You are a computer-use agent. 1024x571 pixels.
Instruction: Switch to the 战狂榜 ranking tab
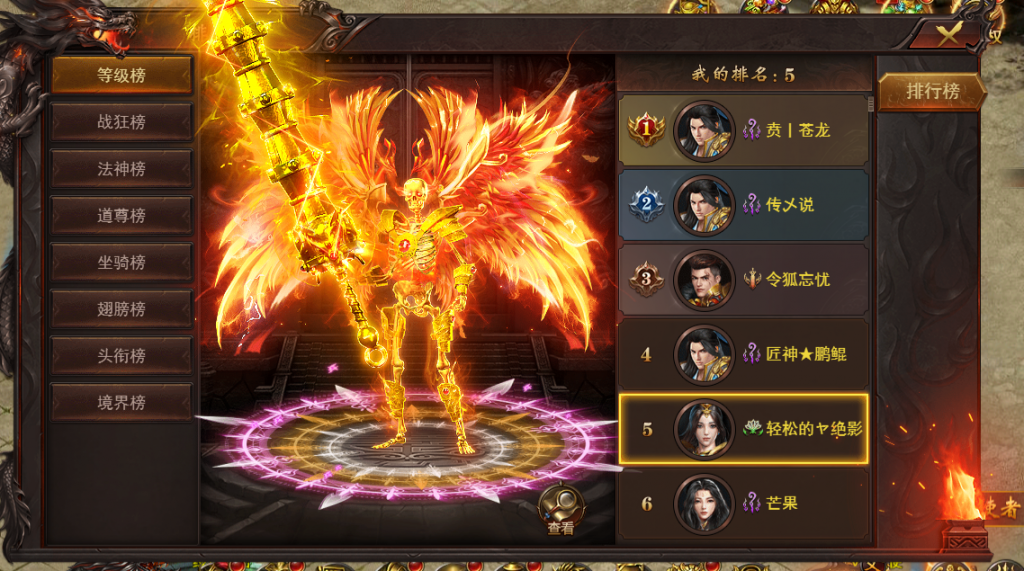121,122
